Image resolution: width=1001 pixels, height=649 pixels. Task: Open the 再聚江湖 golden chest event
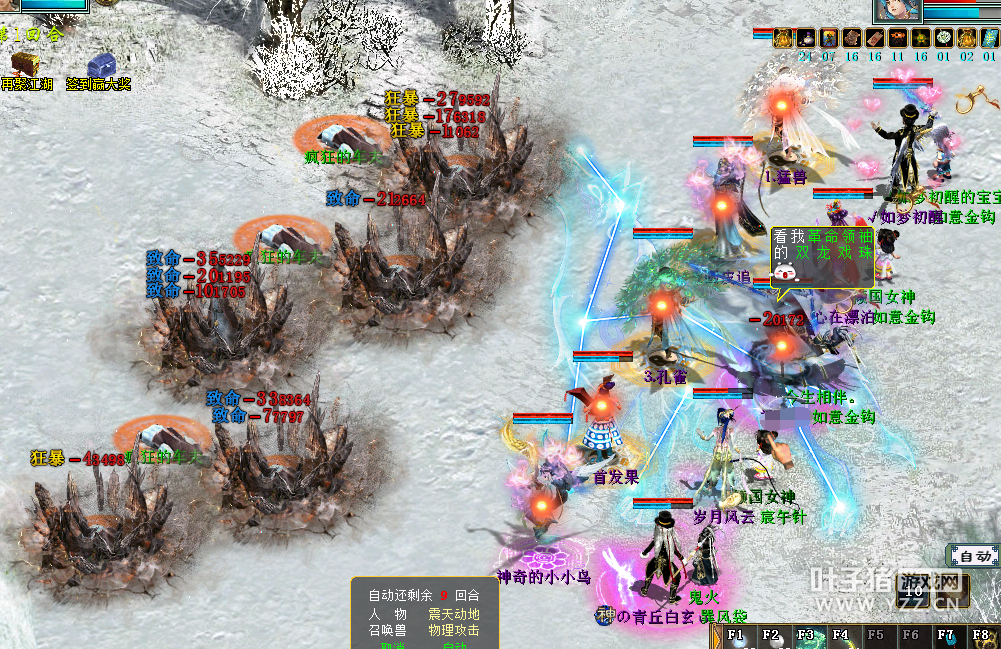(x=20, y=68)
